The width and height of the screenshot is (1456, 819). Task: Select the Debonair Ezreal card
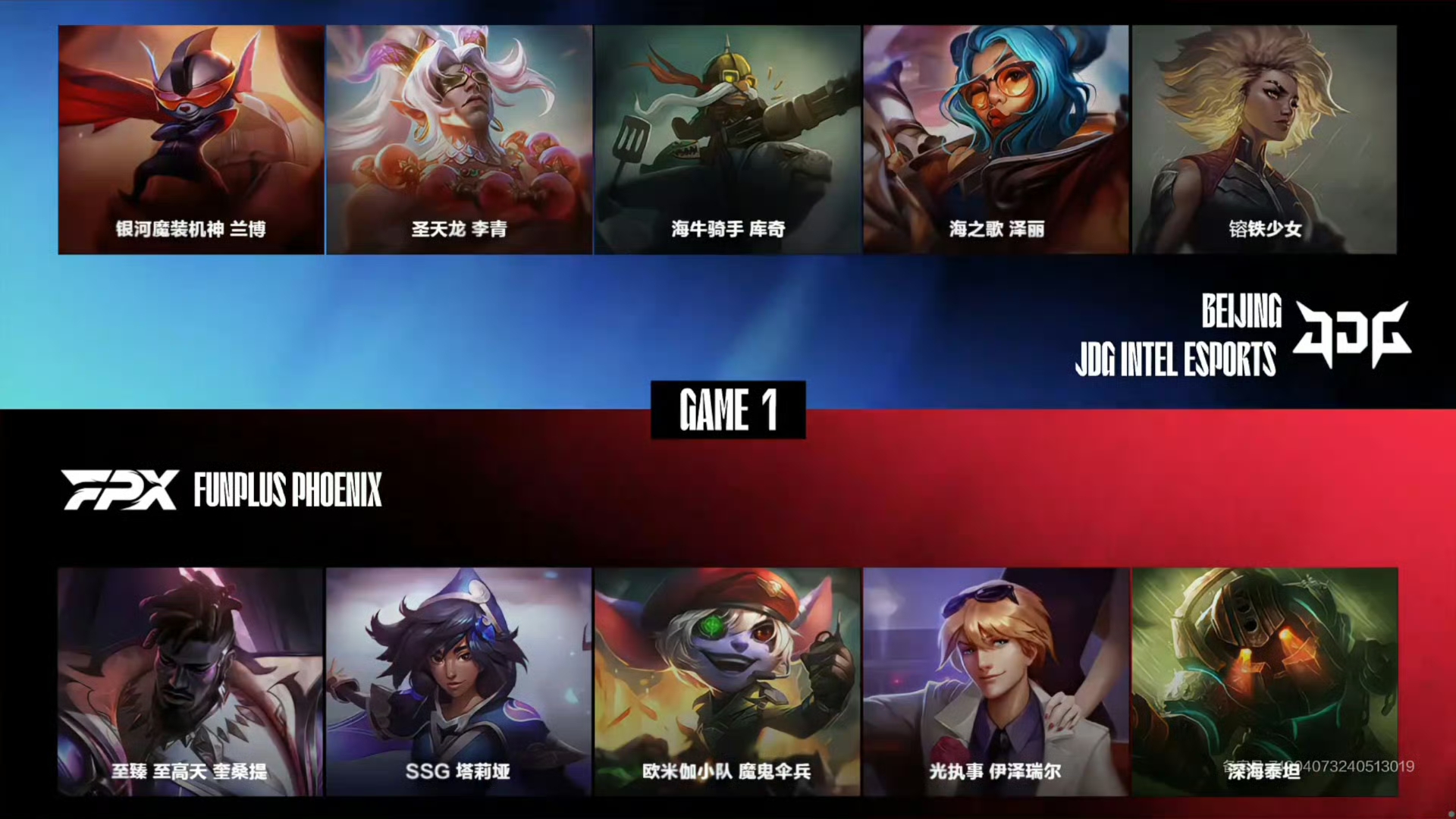(x=996, y=681)
